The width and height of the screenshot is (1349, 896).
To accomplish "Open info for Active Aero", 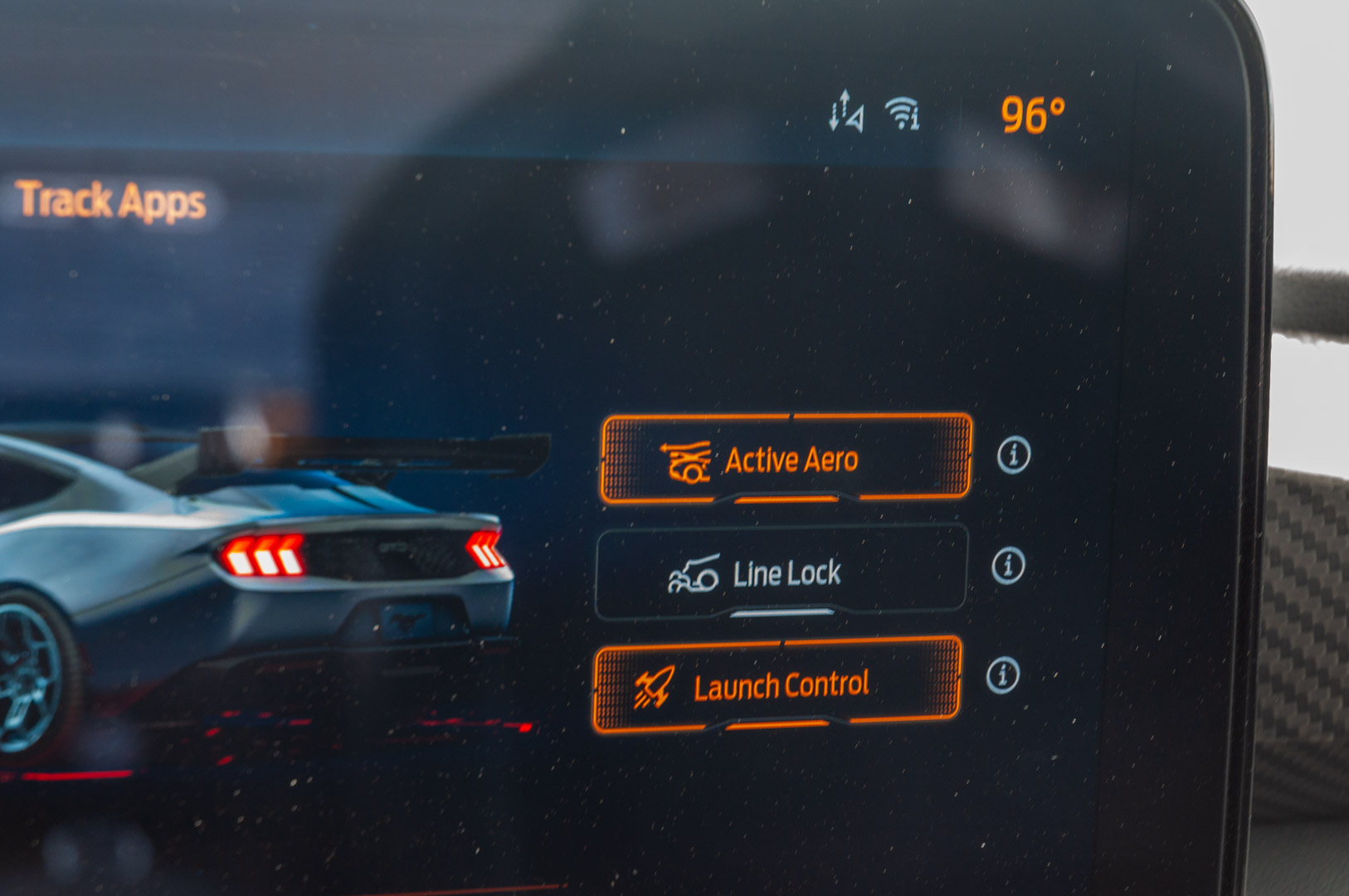I will [x=1013, y=455].
